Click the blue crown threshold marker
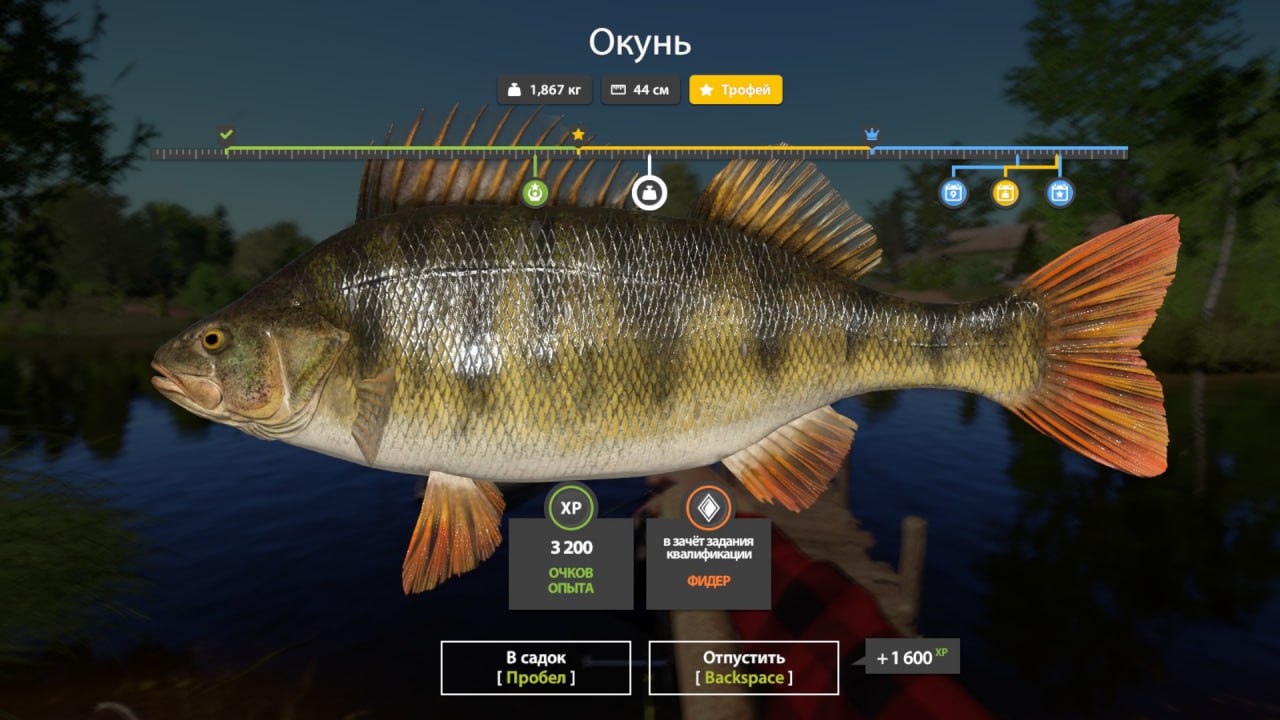The image size is (1280, 720). click(871, 134)
